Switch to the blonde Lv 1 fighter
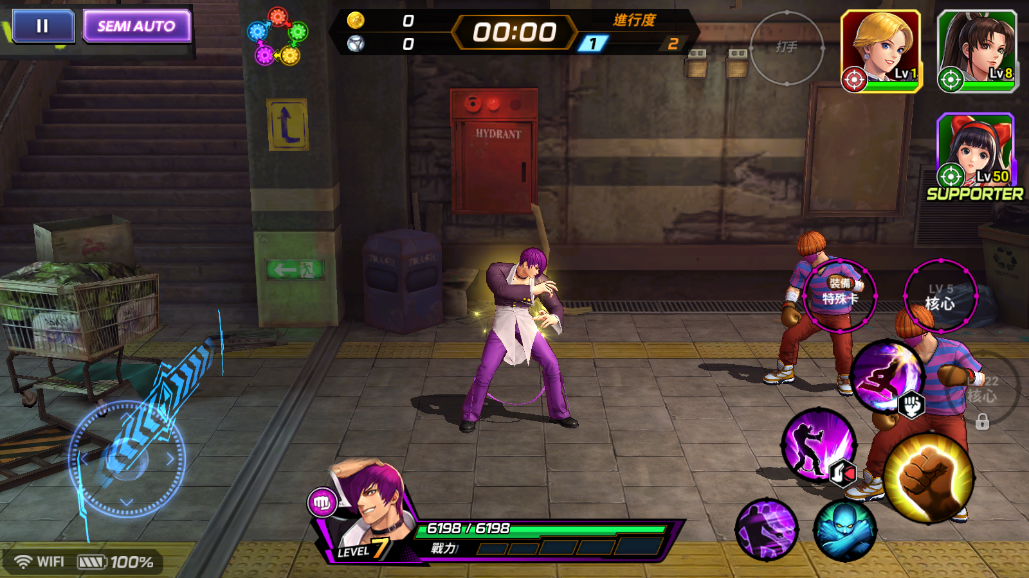Viewport: 1029px width, 578px height. [880, 52]
